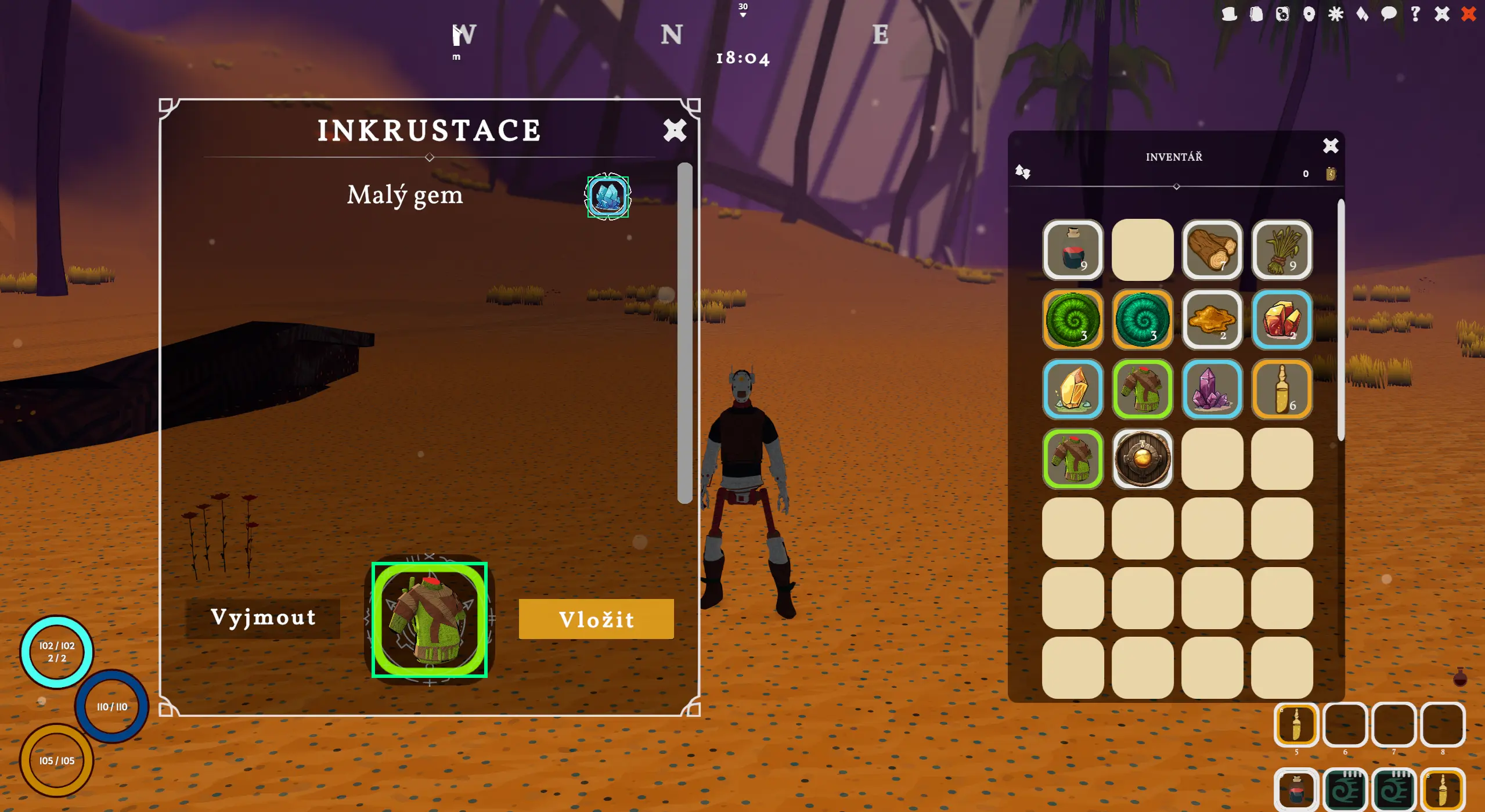Close the Inkrustace window

675,130
